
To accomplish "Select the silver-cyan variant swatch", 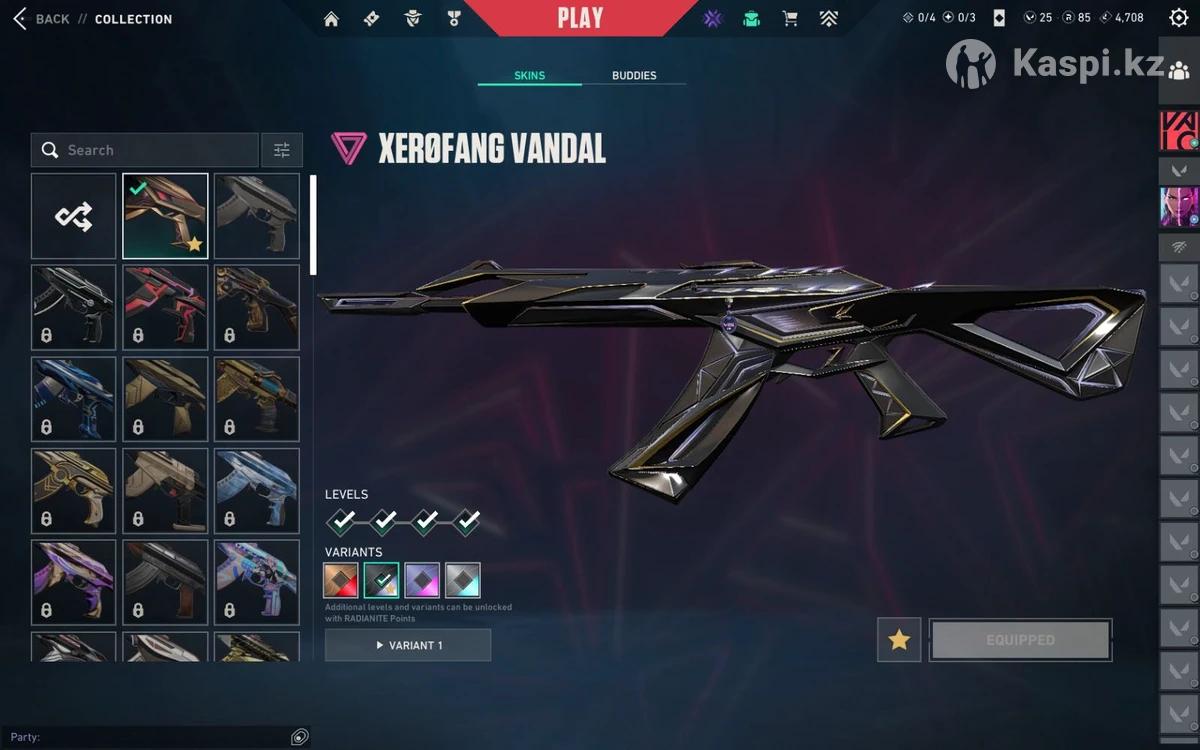I will [x=463, y=580].
